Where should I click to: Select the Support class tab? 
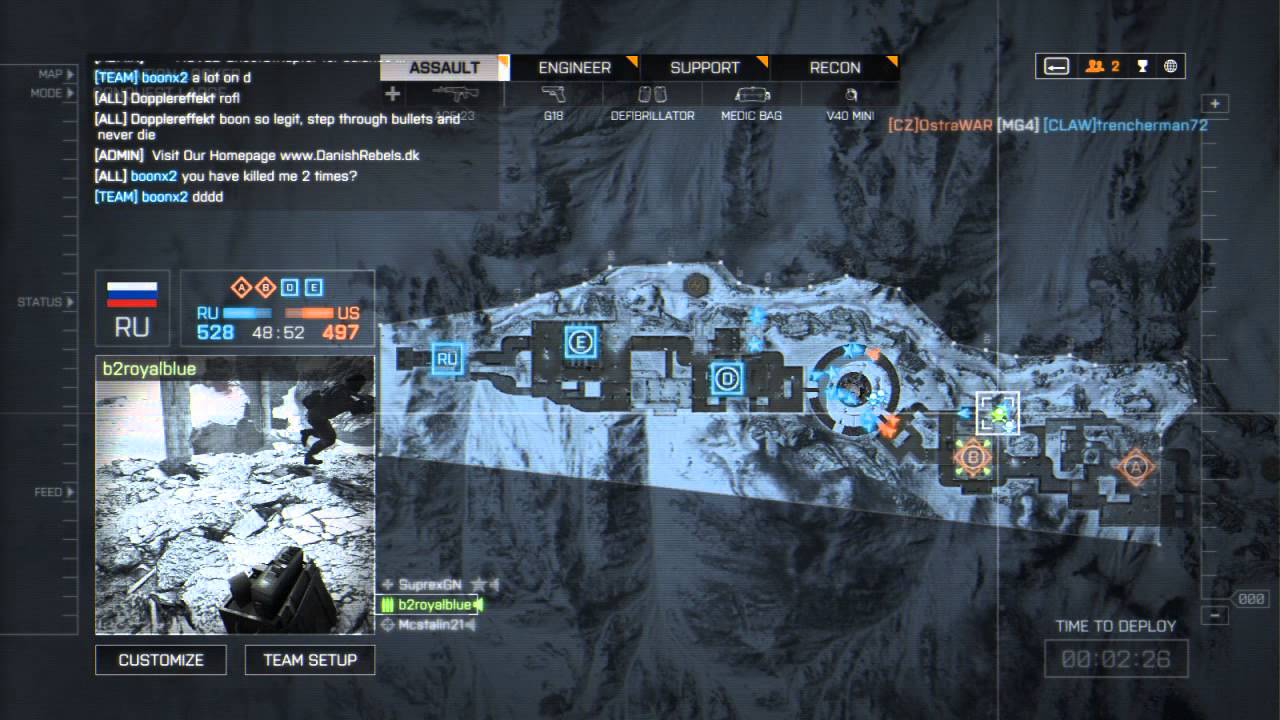coord(704,68)
